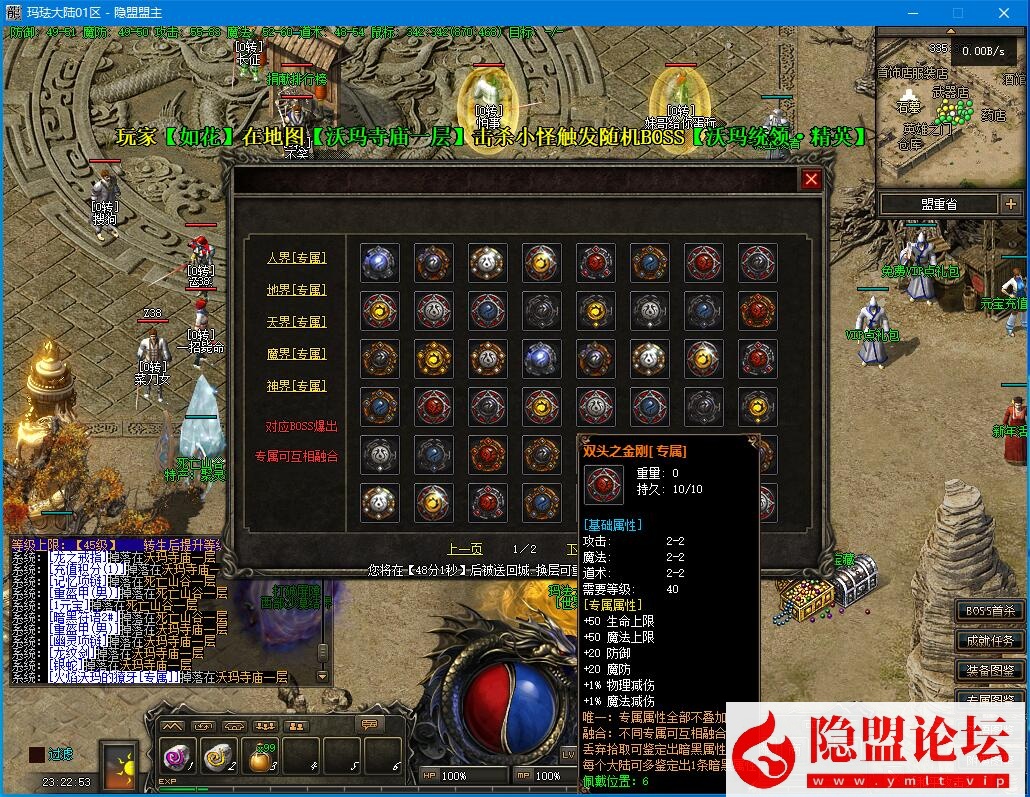Go to the previous page (上一页)
Viewport: 1030px width, 797px height.
click(x=465, y=549)
